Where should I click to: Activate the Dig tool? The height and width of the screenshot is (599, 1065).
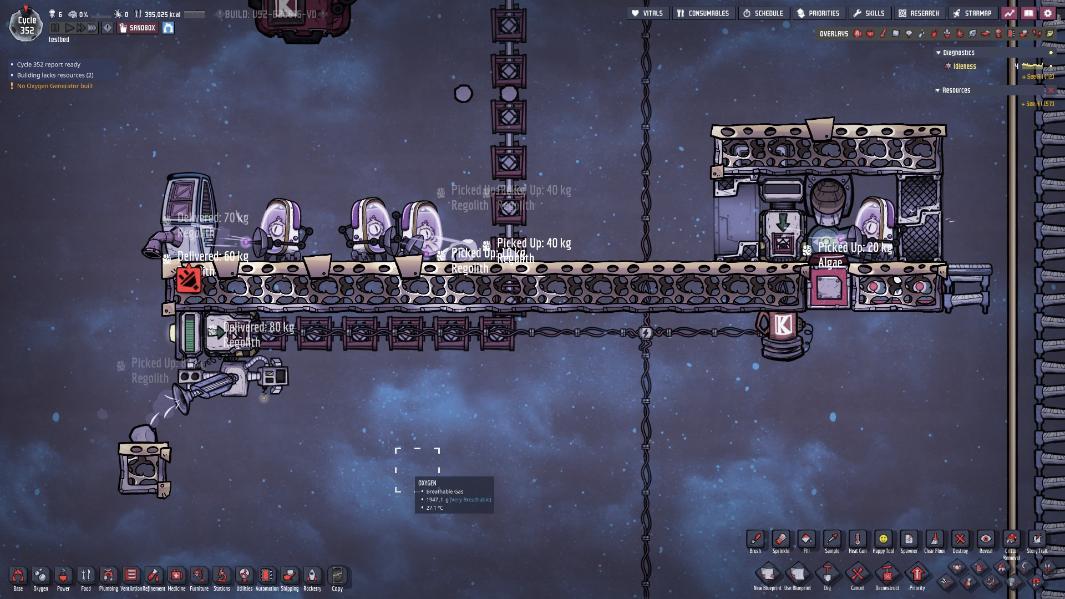click(827, 574)
